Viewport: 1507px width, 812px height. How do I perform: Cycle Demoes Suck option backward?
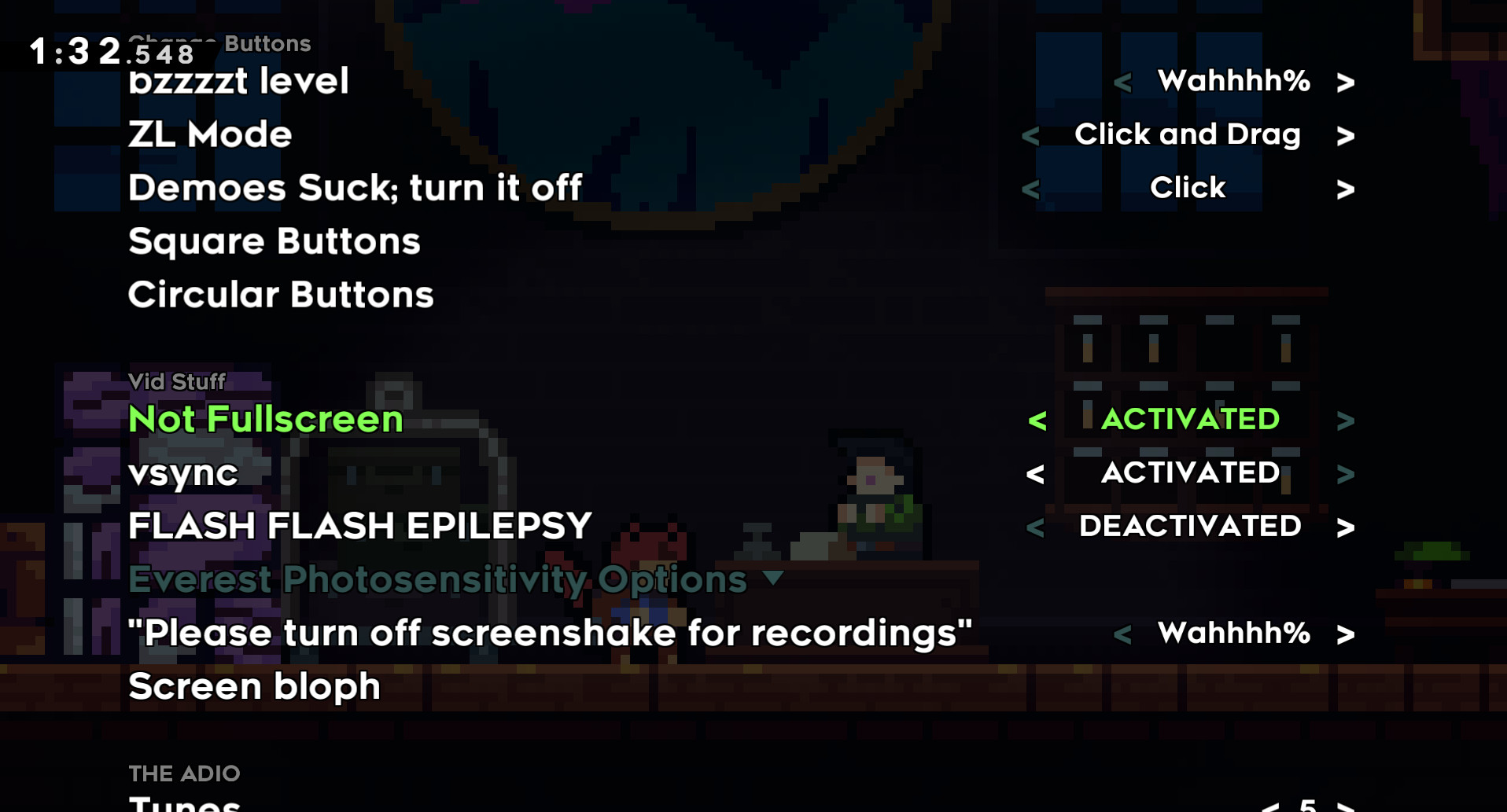pyautogui.click(x=1030, y=188)
